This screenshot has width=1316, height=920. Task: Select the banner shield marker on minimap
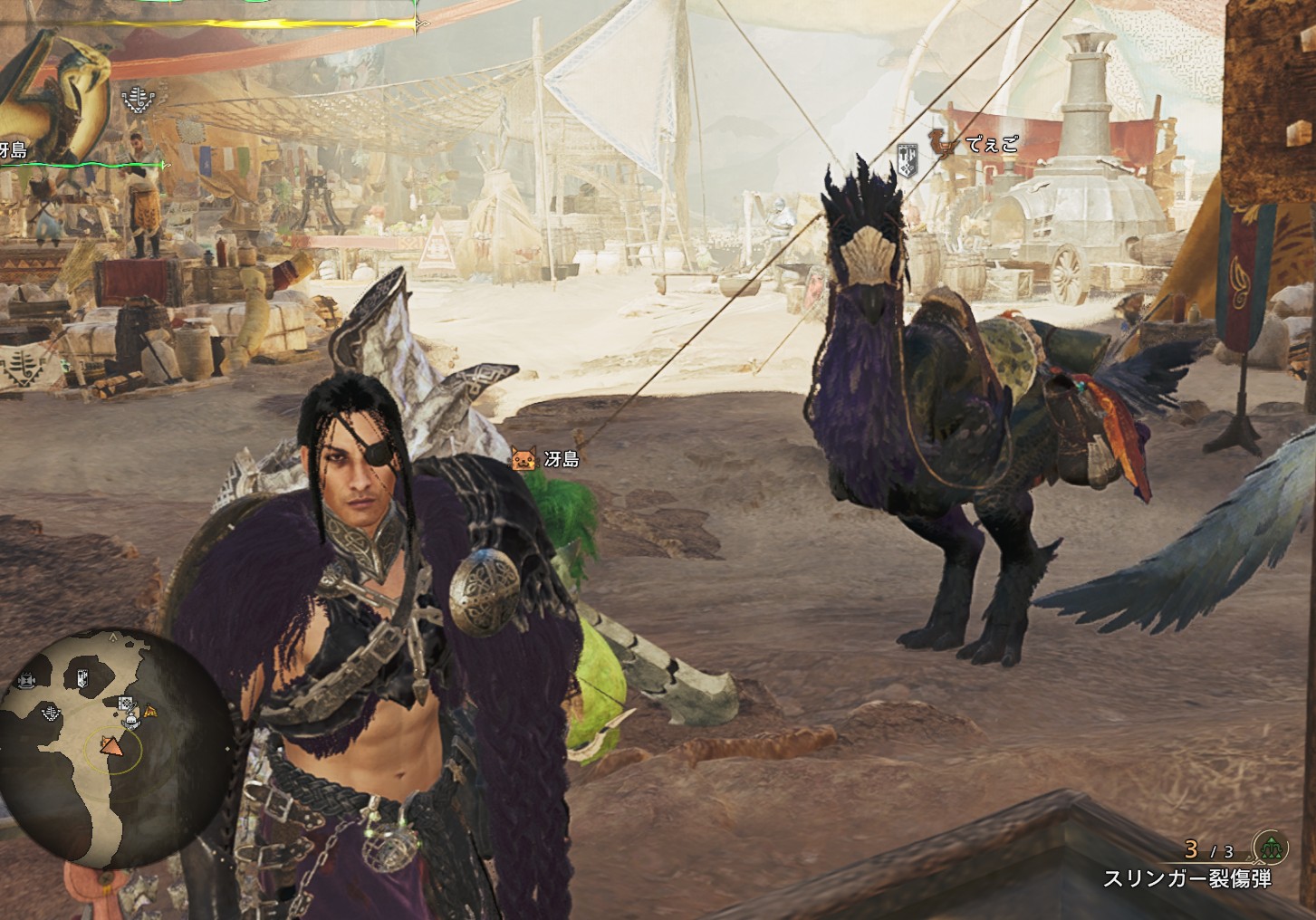pyautogui.click(x=82, y=676)
